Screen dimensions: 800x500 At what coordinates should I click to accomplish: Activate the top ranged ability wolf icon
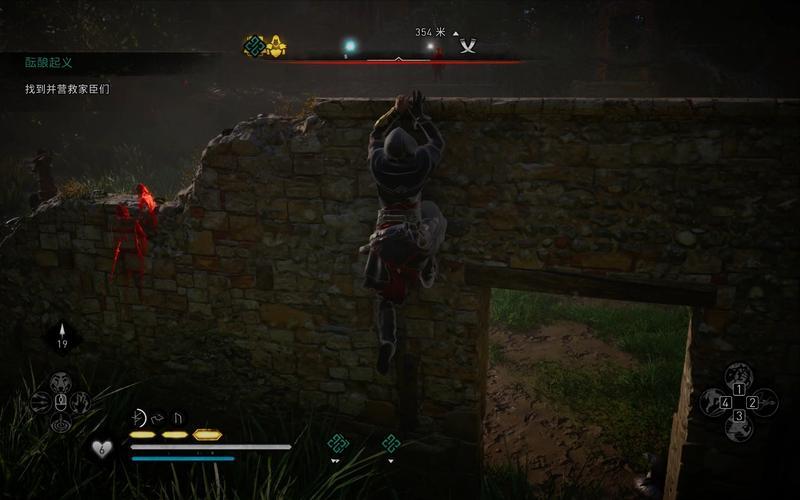tap(61, 382)
